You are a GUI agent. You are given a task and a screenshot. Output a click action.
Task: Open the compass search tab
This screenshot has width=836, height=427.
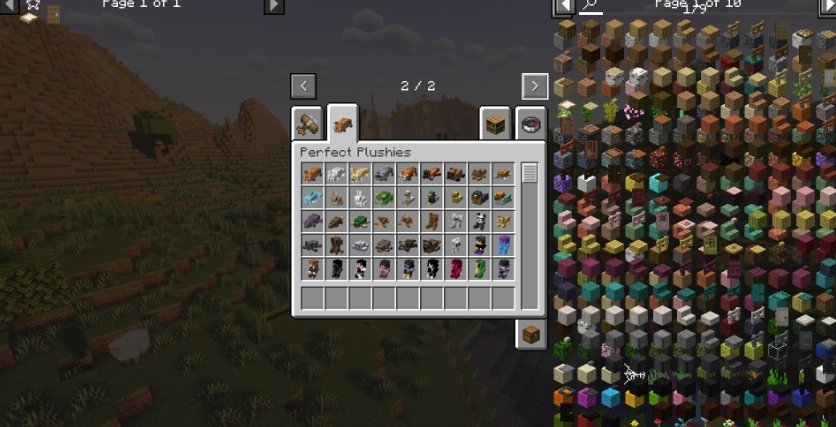pos(531,125)
